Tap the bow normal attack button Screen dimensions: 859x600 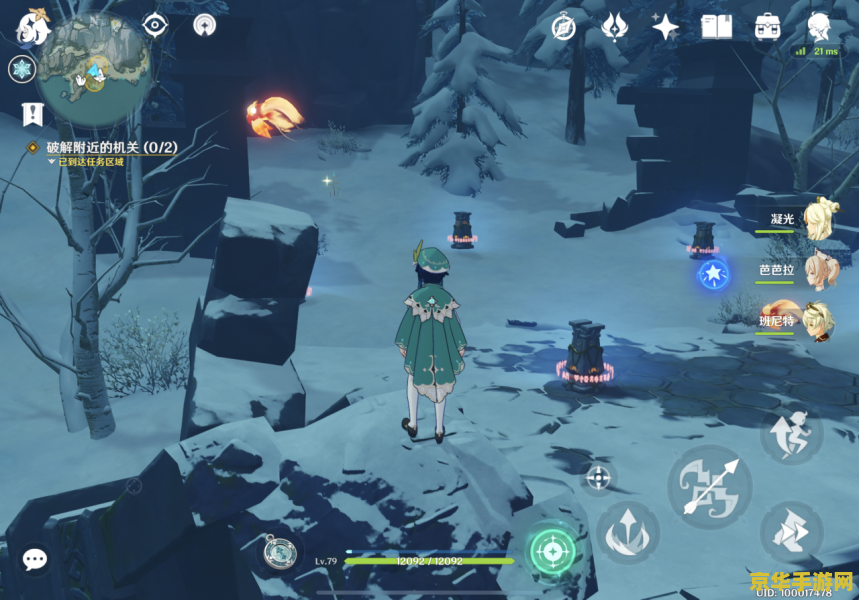tap(709, 485)
